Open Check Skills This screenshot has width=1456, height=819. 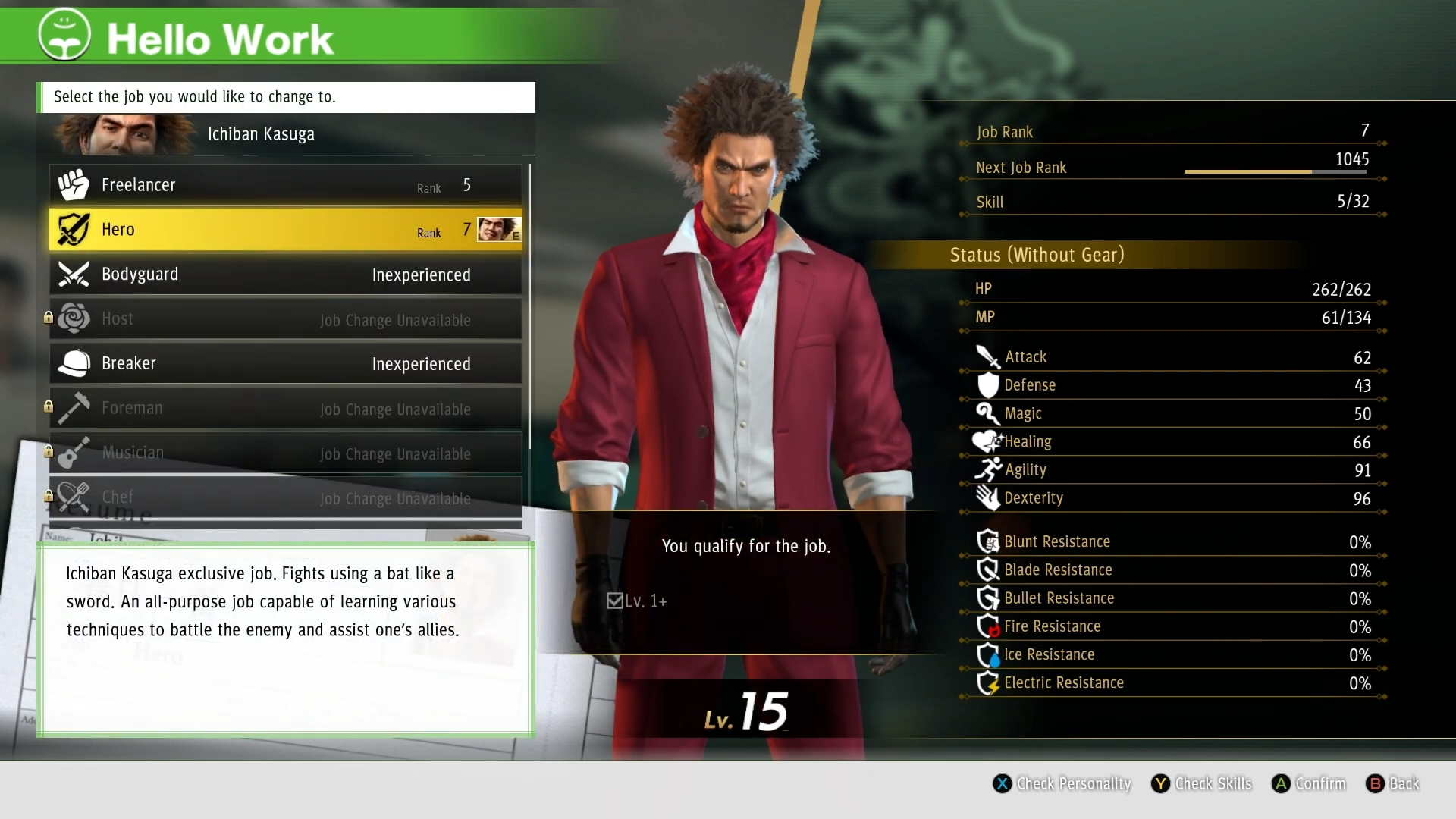[x=1202, y=783]
